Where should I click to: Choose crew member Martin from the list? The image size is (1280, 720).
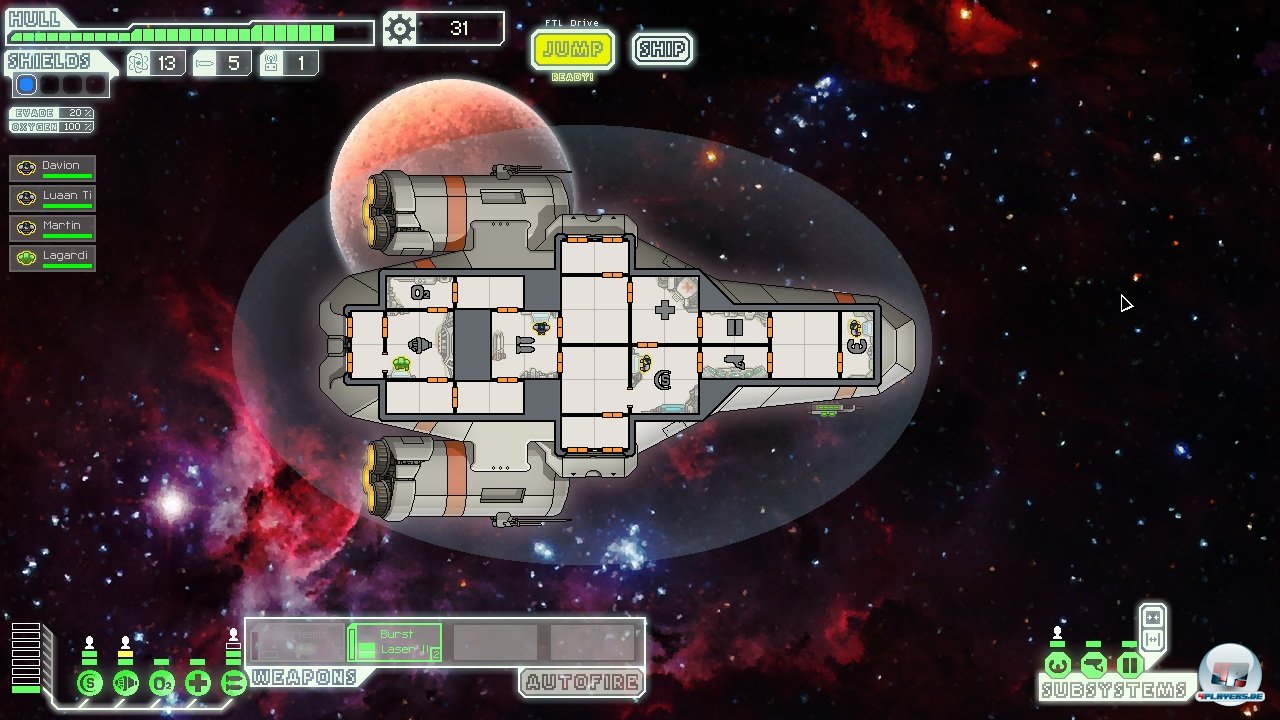(x=53, y=229)
